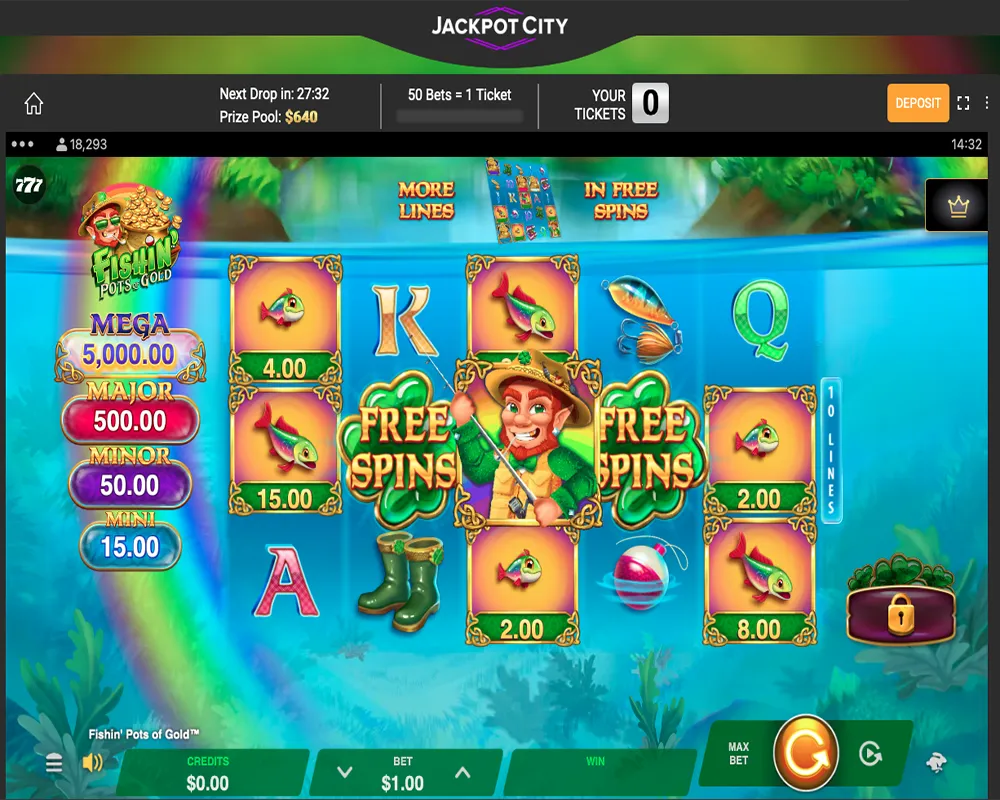Decrease the bet with the down arrow
This screenshot has width=1000, height=800.
click(345, 772)
